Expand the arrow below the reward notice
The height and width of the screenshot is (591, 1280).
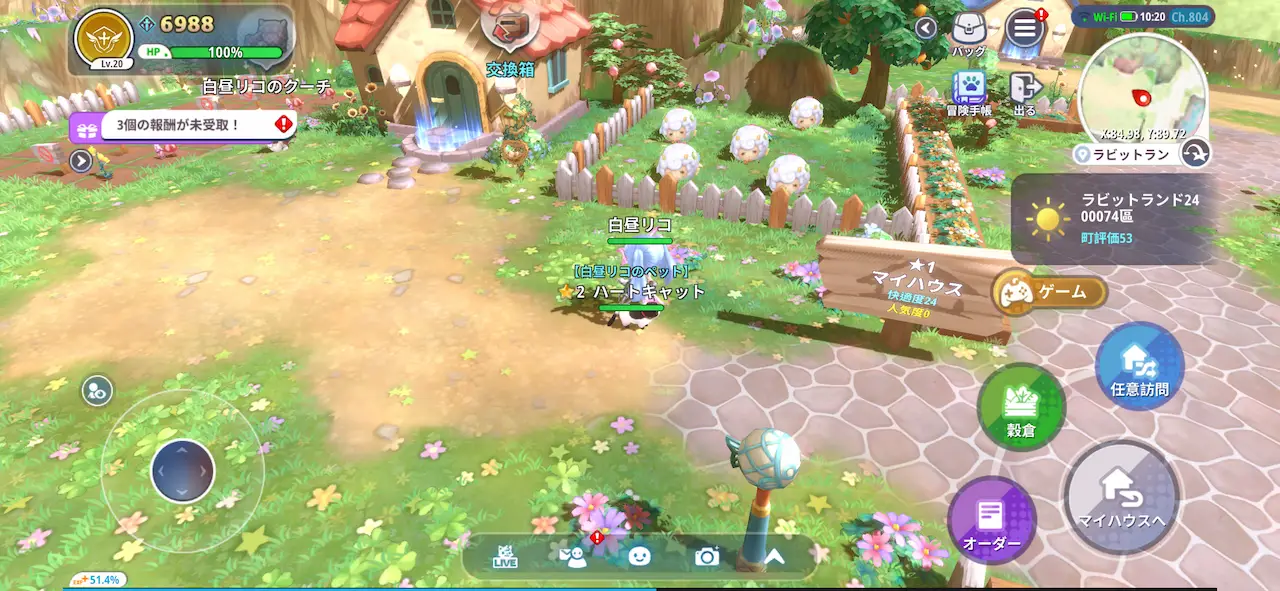tap(81, 160)
